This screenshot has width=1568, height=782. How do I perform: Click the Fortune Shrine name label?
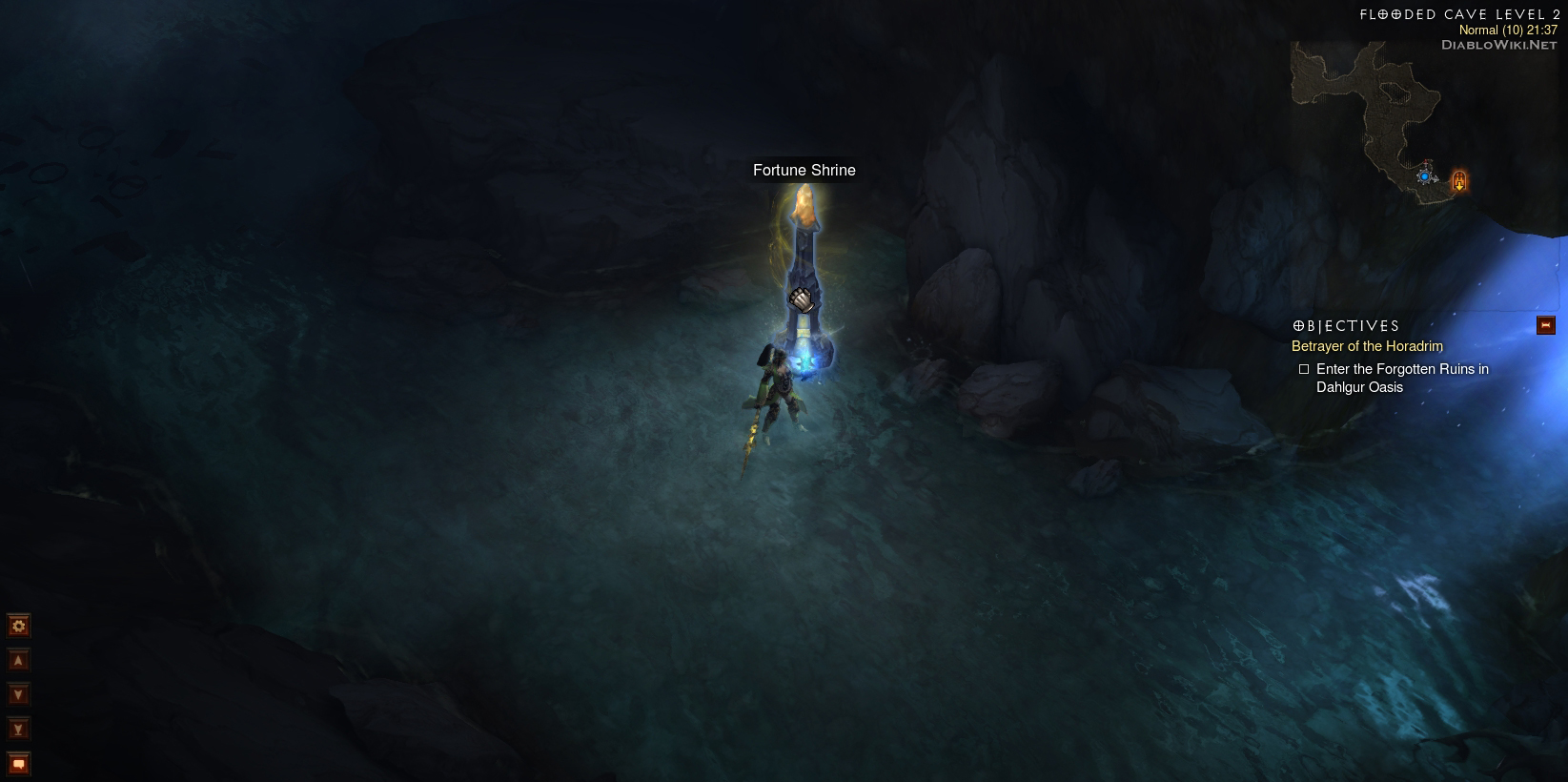(804, 171)
